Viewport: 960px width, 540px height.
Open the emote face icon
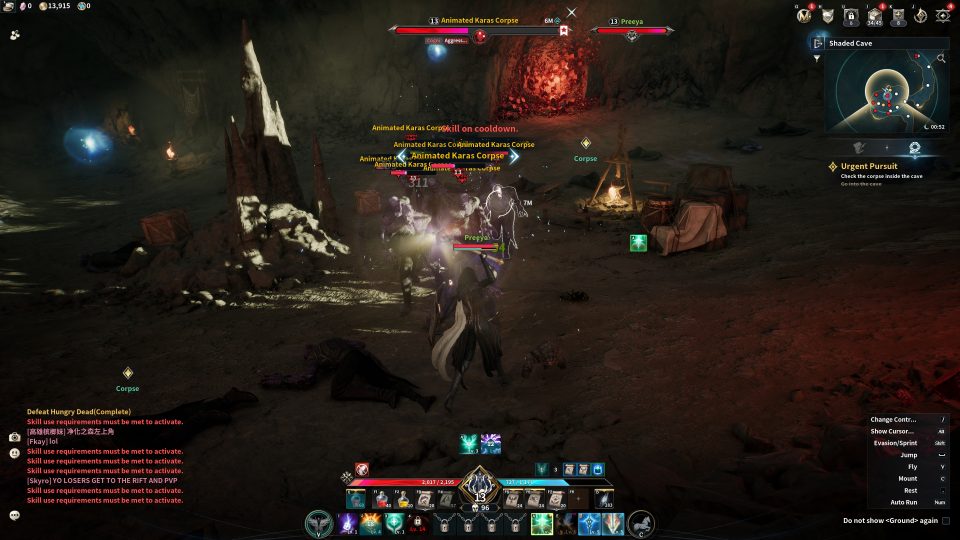click(15, 453)
